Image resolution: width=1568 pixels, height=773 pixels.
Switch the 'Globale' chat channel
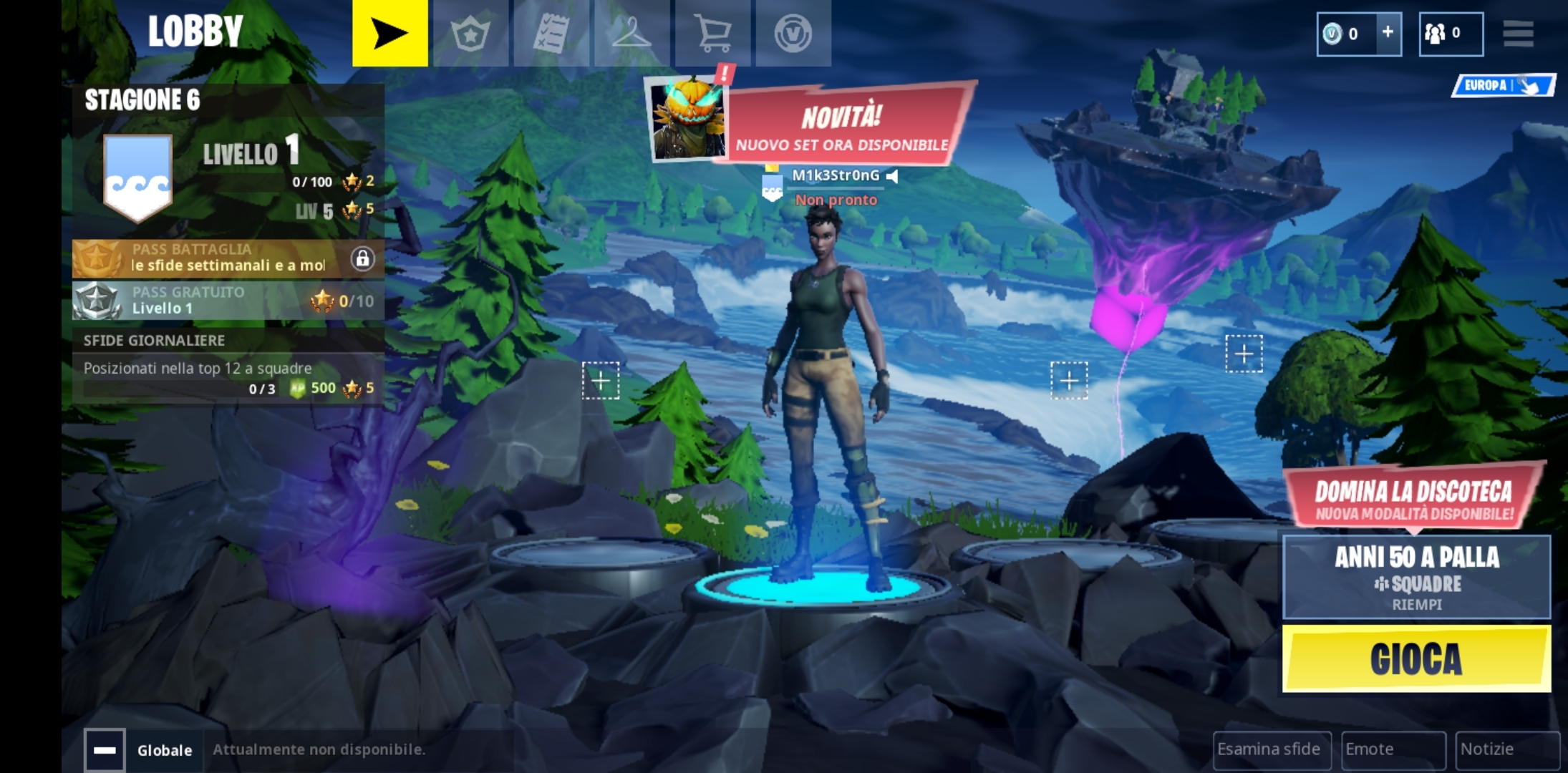[x=164, y=750]
